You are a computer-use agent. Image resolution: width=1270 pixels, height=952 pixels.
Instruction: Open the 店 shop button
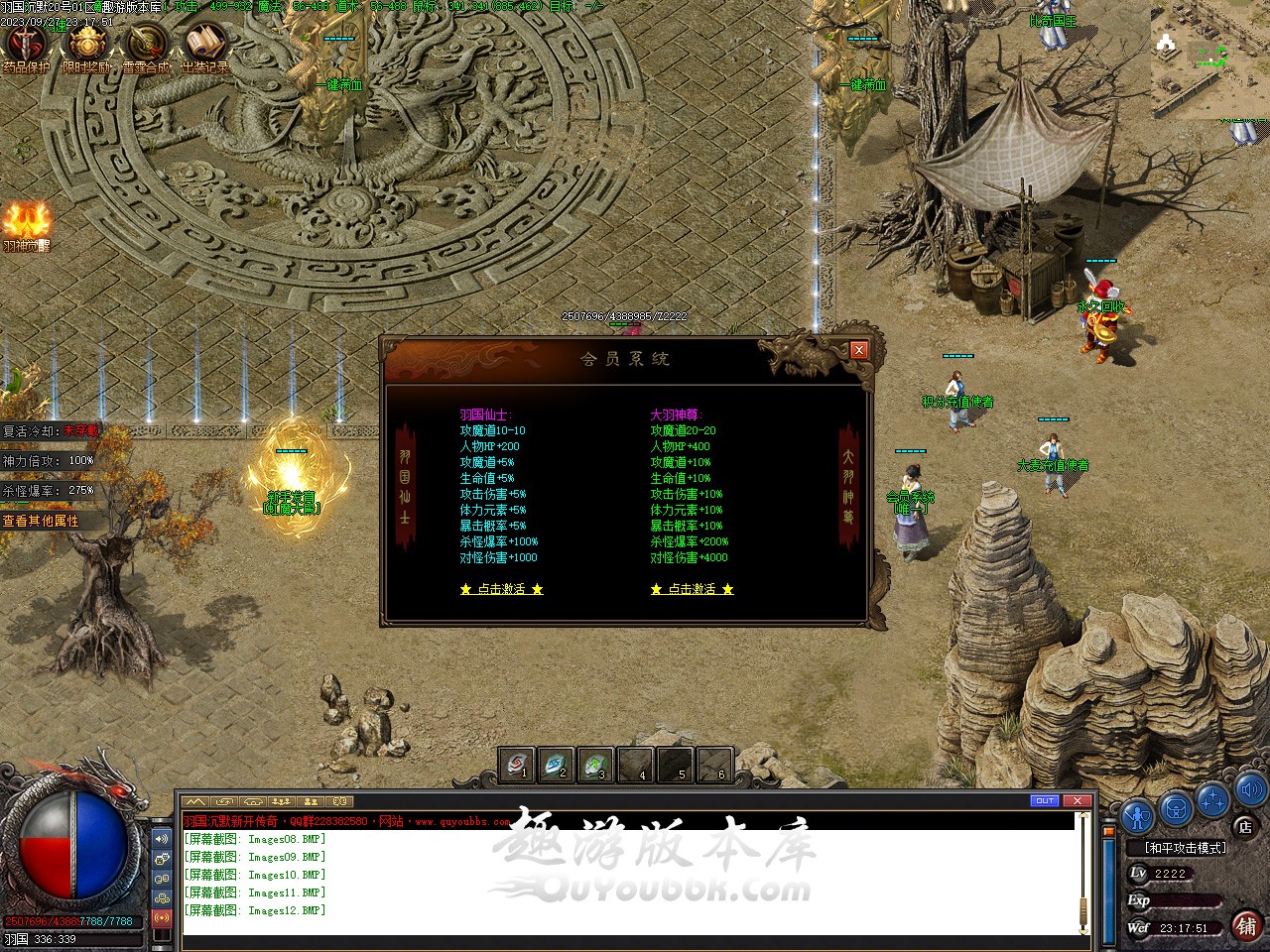[1244, 826]
